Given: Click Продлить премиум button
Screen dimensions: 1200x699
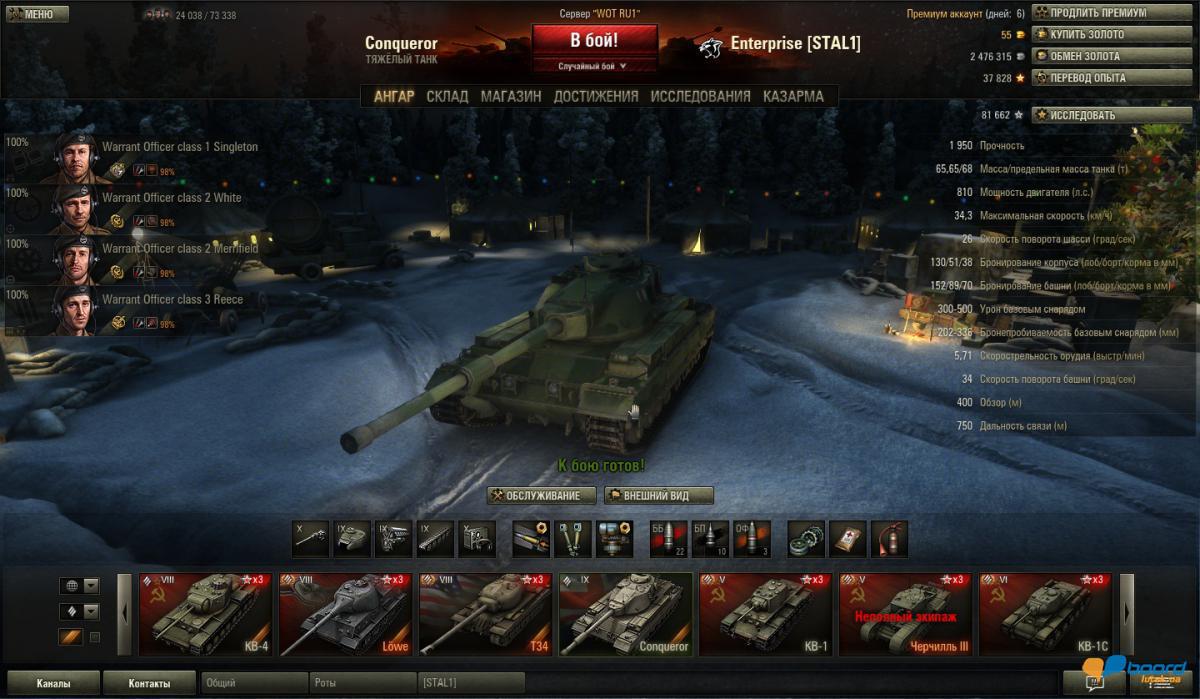Looking at the screenshot, I should point(1097,13).
